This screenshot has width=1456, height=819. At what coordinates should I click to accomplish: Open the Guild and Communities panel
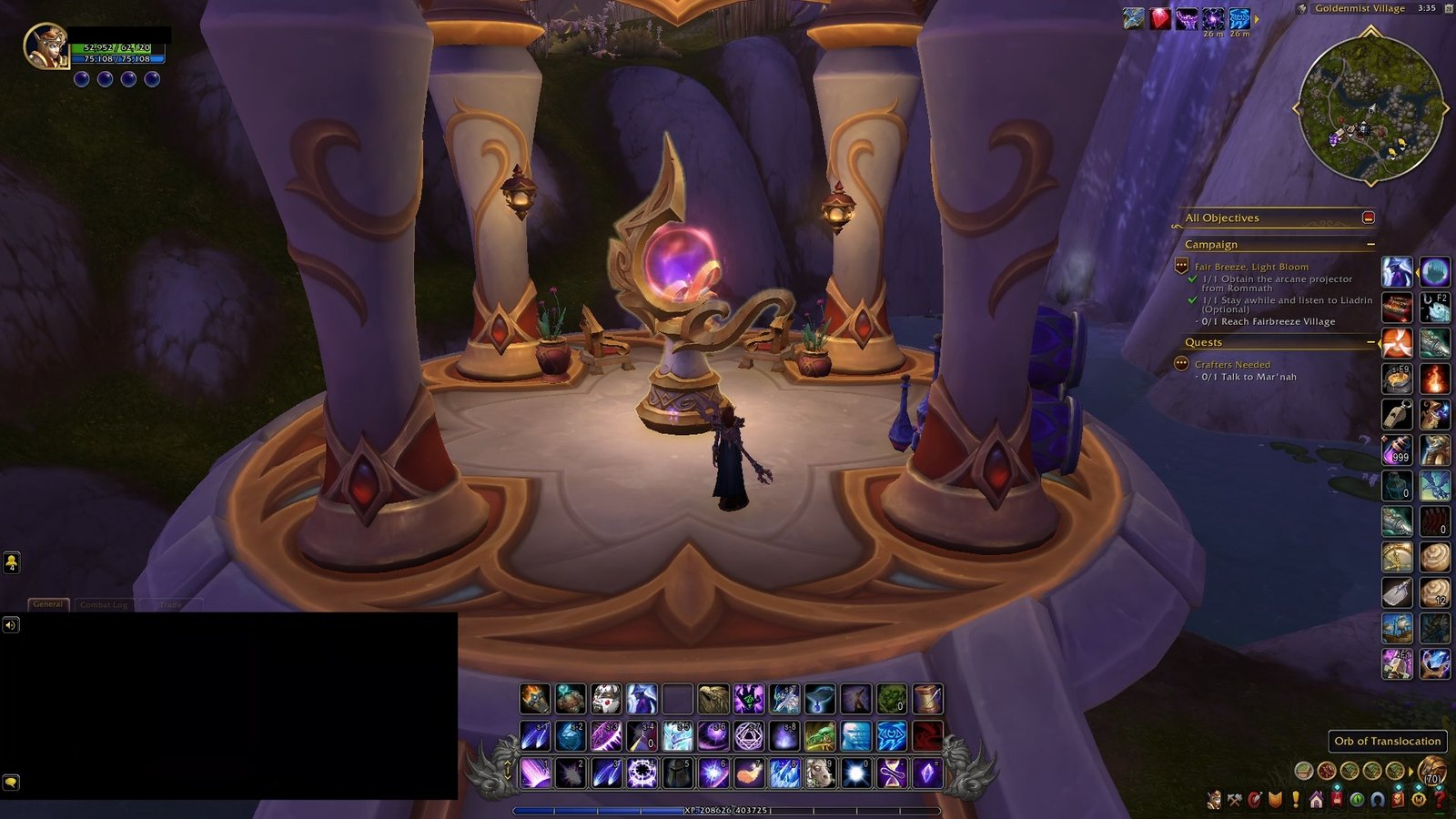pyautogui.click(x=1316, y=799)
